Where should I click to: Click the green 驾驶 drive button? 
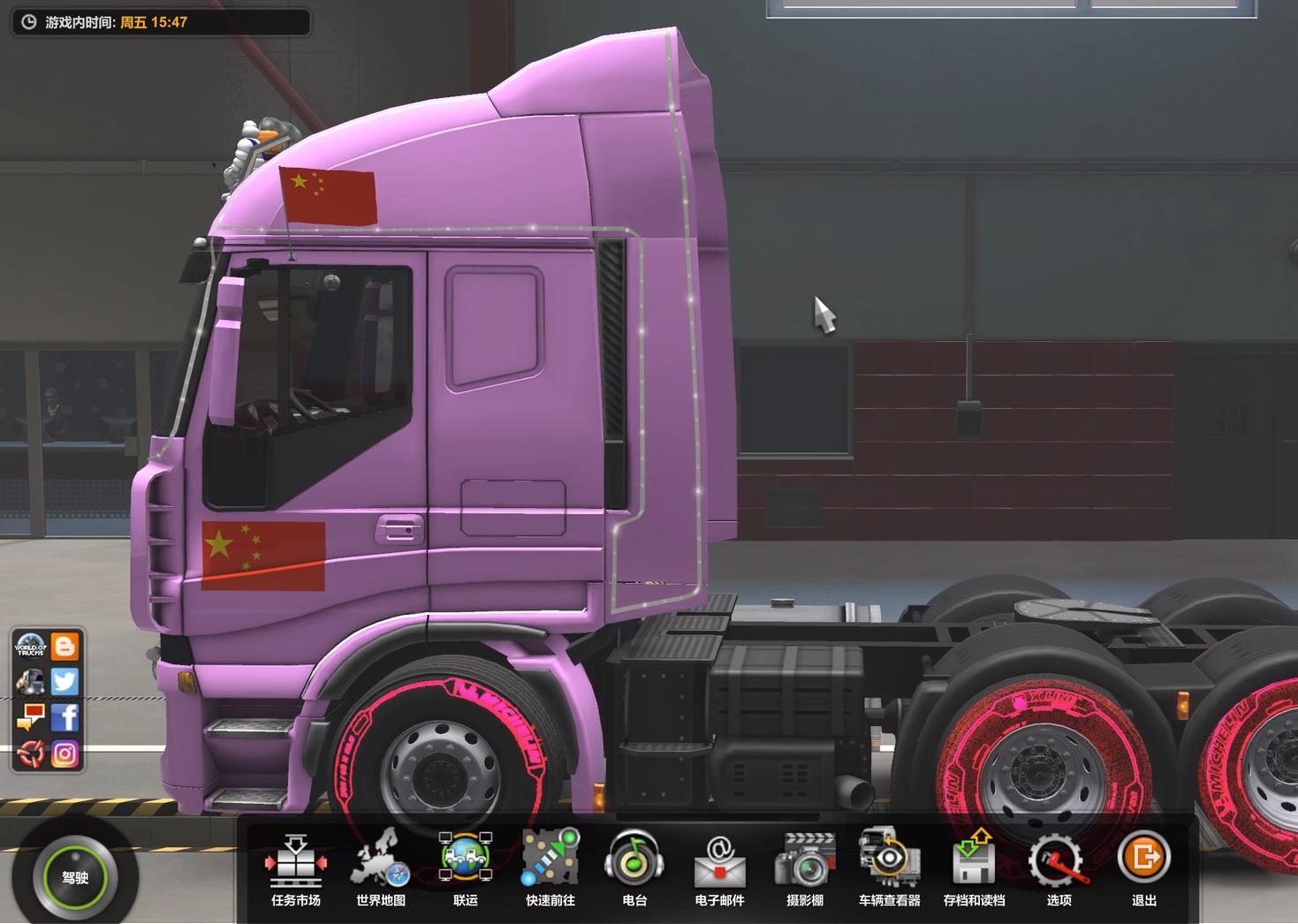(75, 877)
